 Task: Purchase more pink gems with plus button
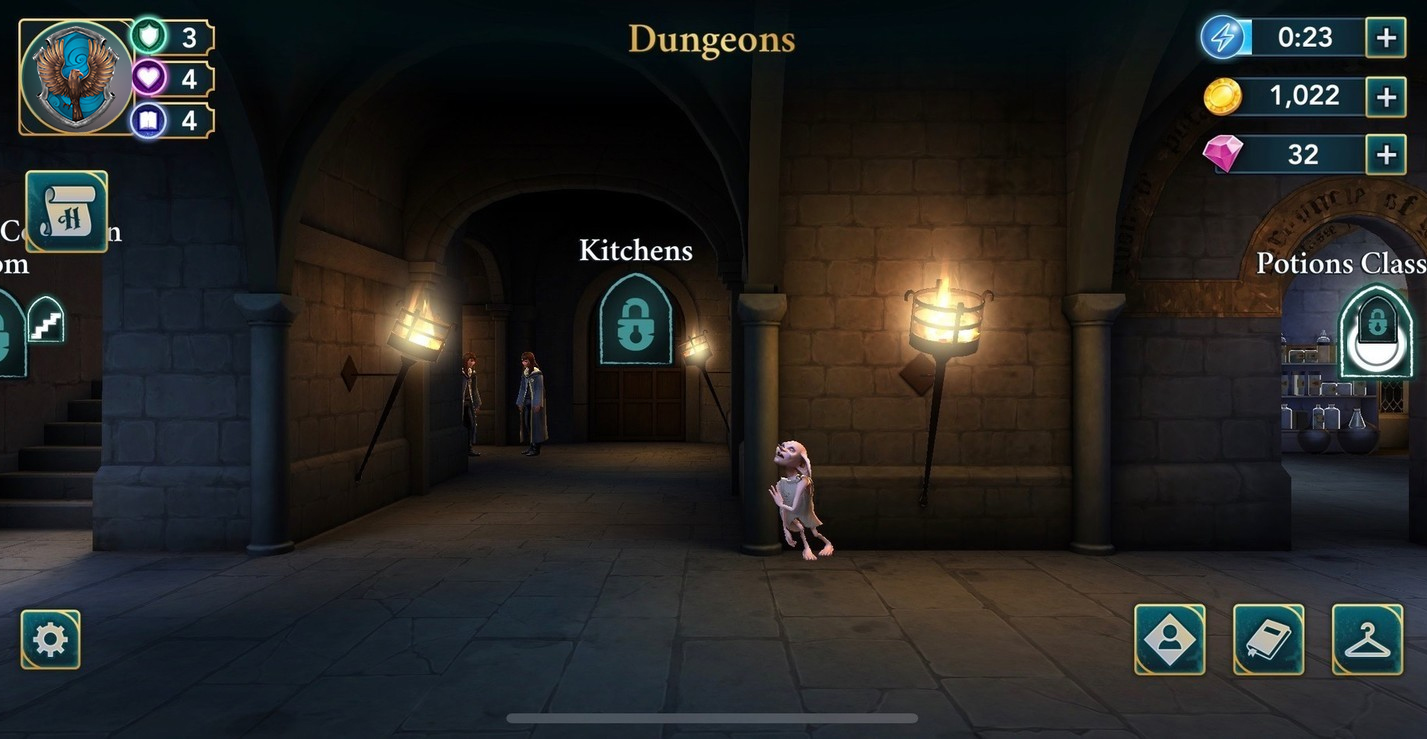pos(1386,155)
